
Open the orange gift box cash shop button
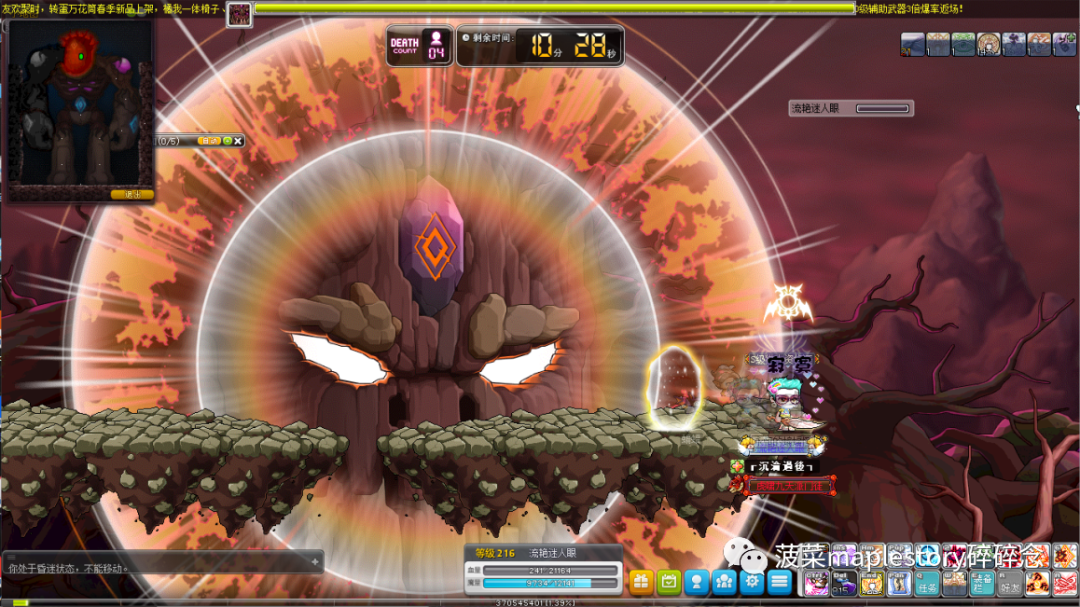tap(641, 581)
